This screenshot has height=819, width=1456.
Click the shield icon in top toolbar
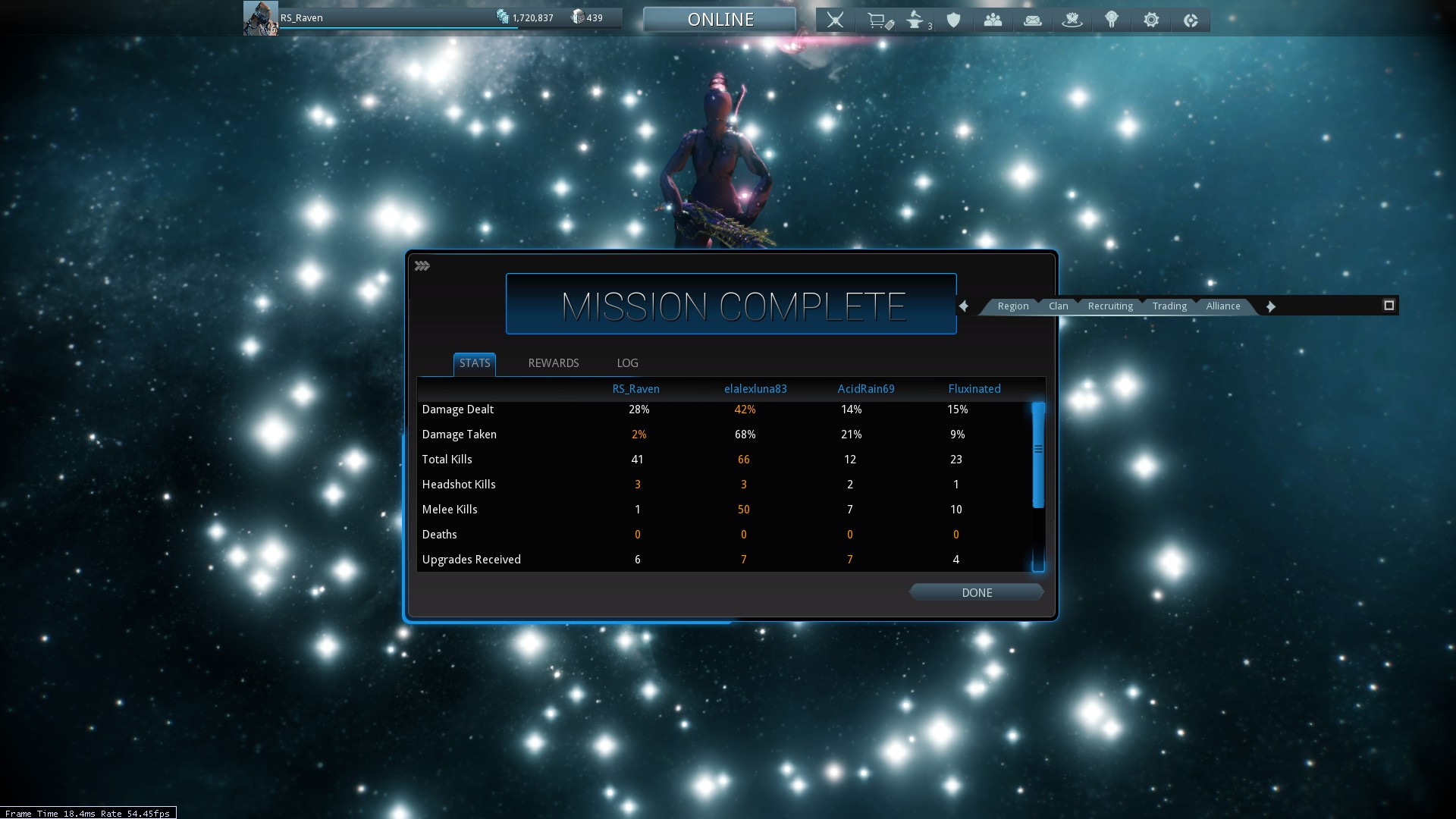(953, 20)
